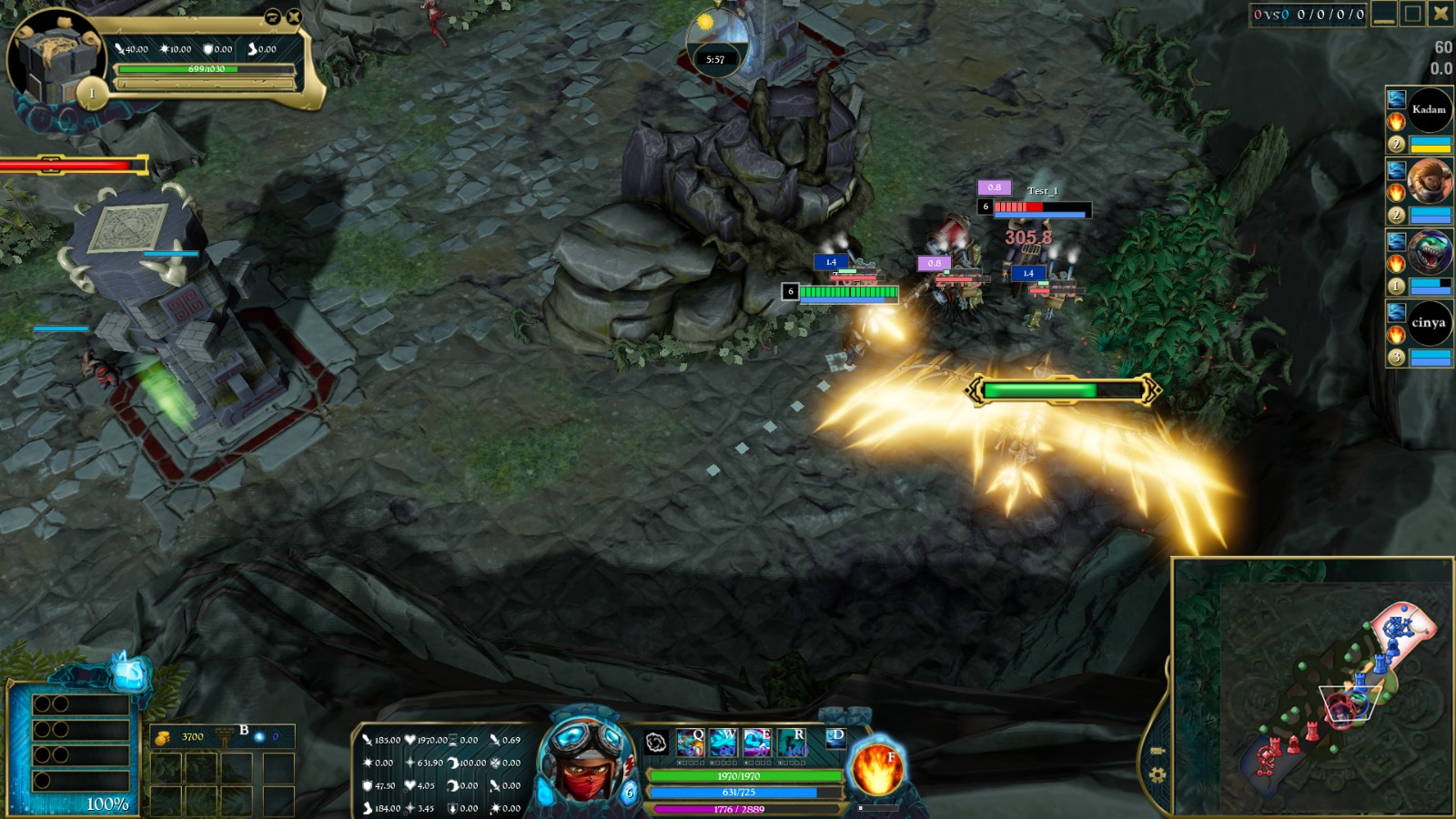Use the D summoner spell
1456x819 pixels.
(x=835, y=737)
